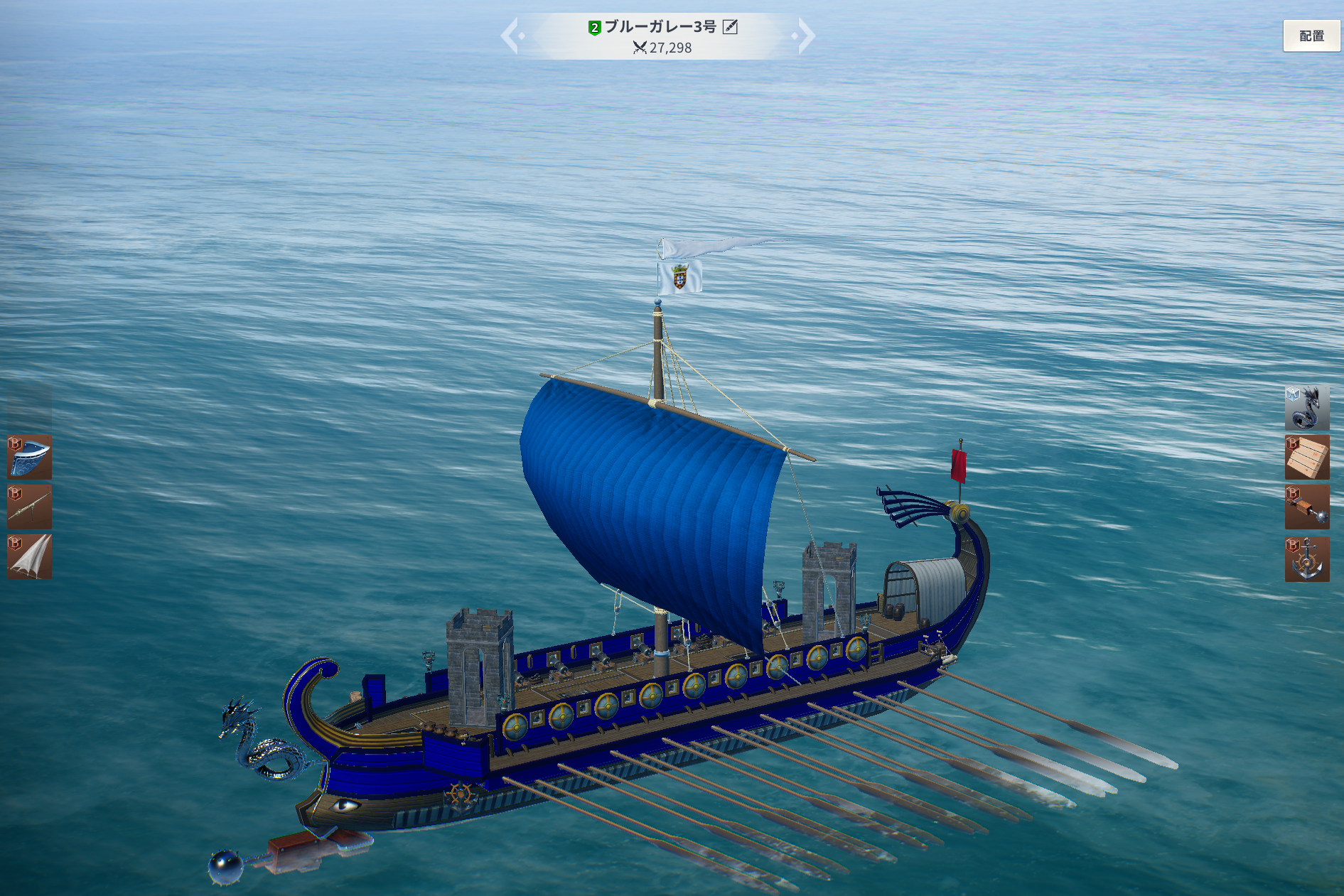Click the 配置 button
The height and width of the screenshot is (896, 1344).
click(1311, 36)
